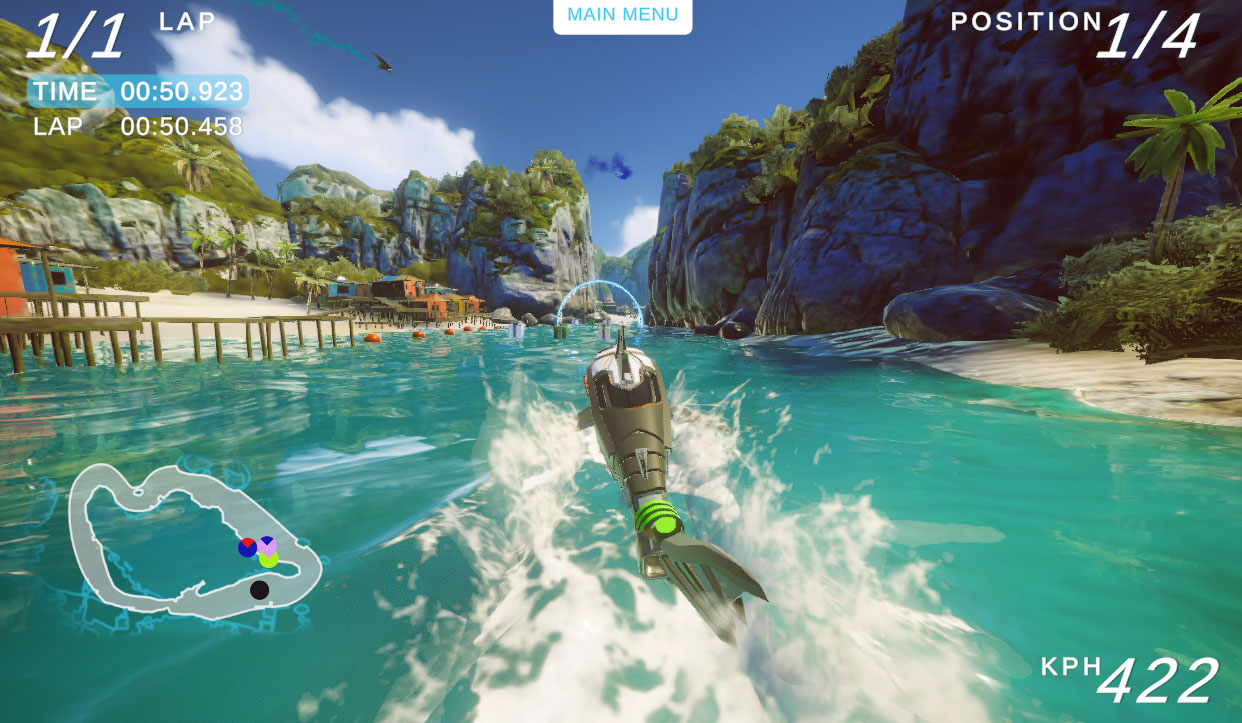Open the Main Menu button

point(622,15)
